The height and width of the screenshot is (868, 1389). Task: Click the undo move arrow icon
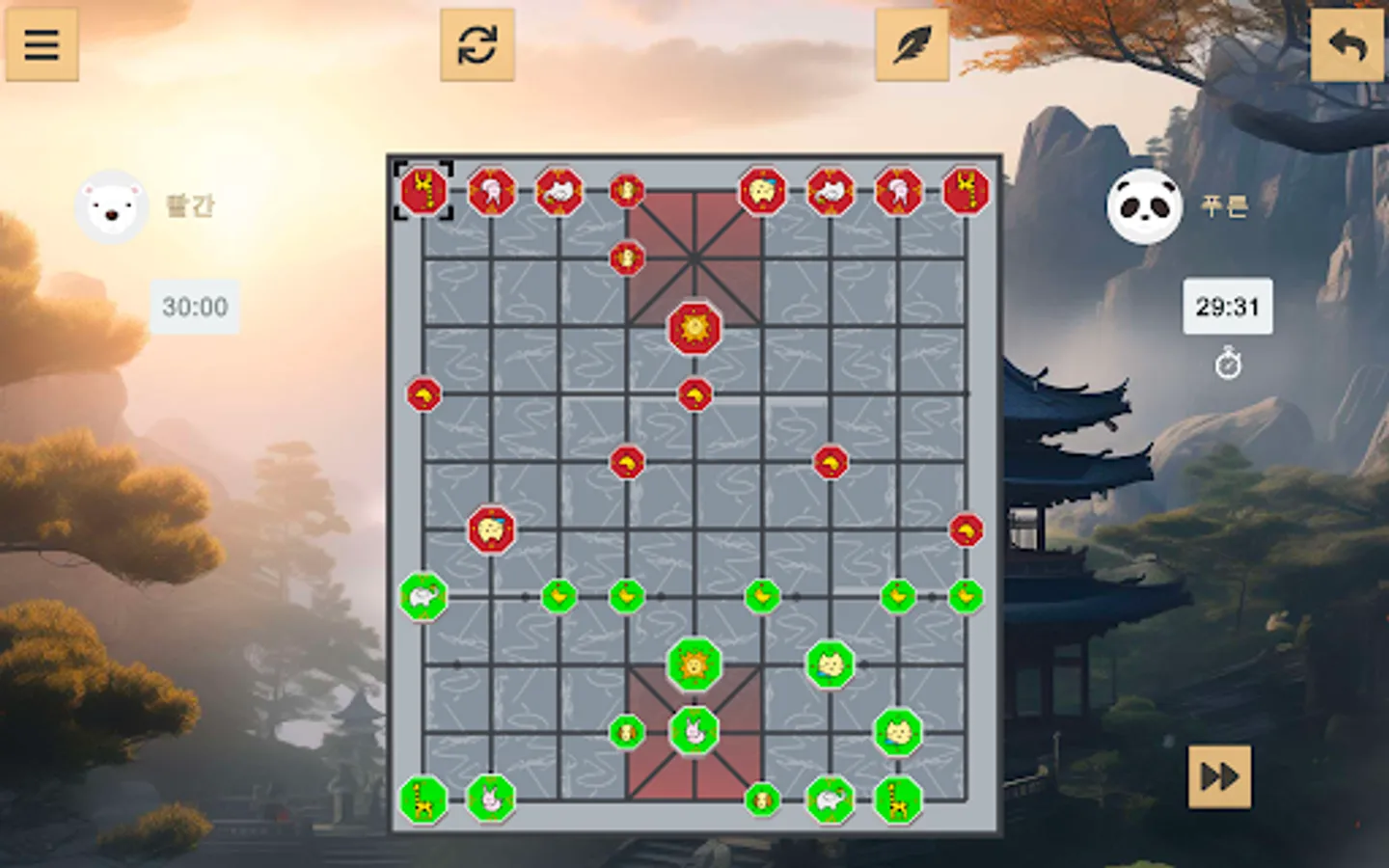tap(1348, 44)
